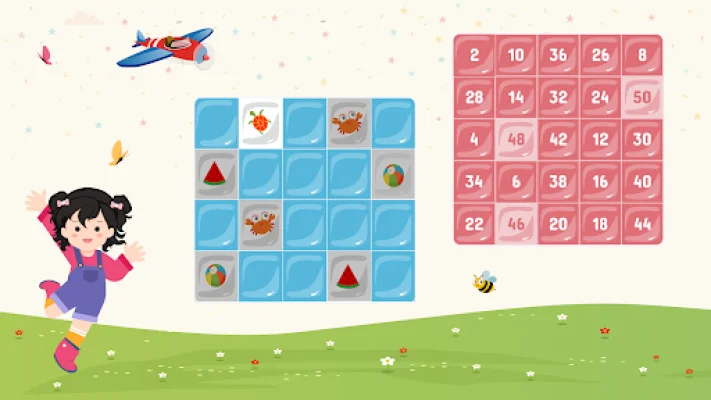711x400 pixels.
Task: Choose the number 6 tile
Action: point(516,181)
